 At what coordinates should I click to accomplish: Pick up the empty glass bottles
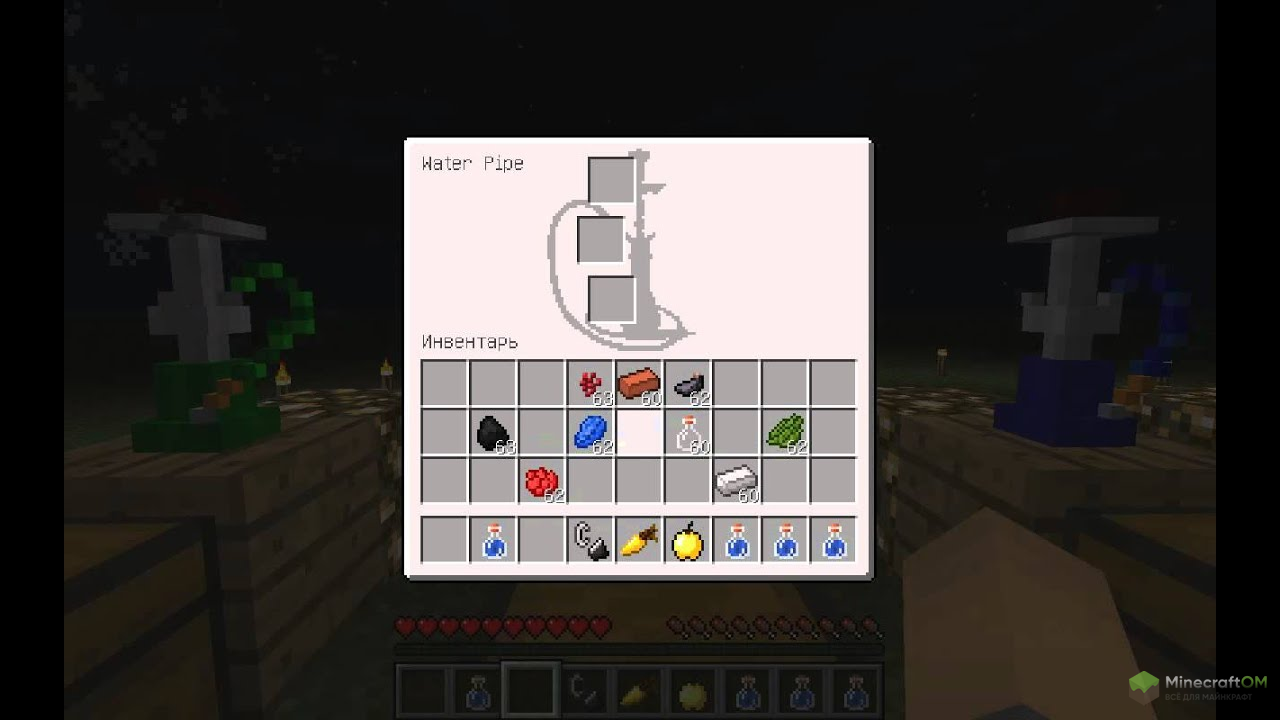pyautogui.click(x=688, y=433)
